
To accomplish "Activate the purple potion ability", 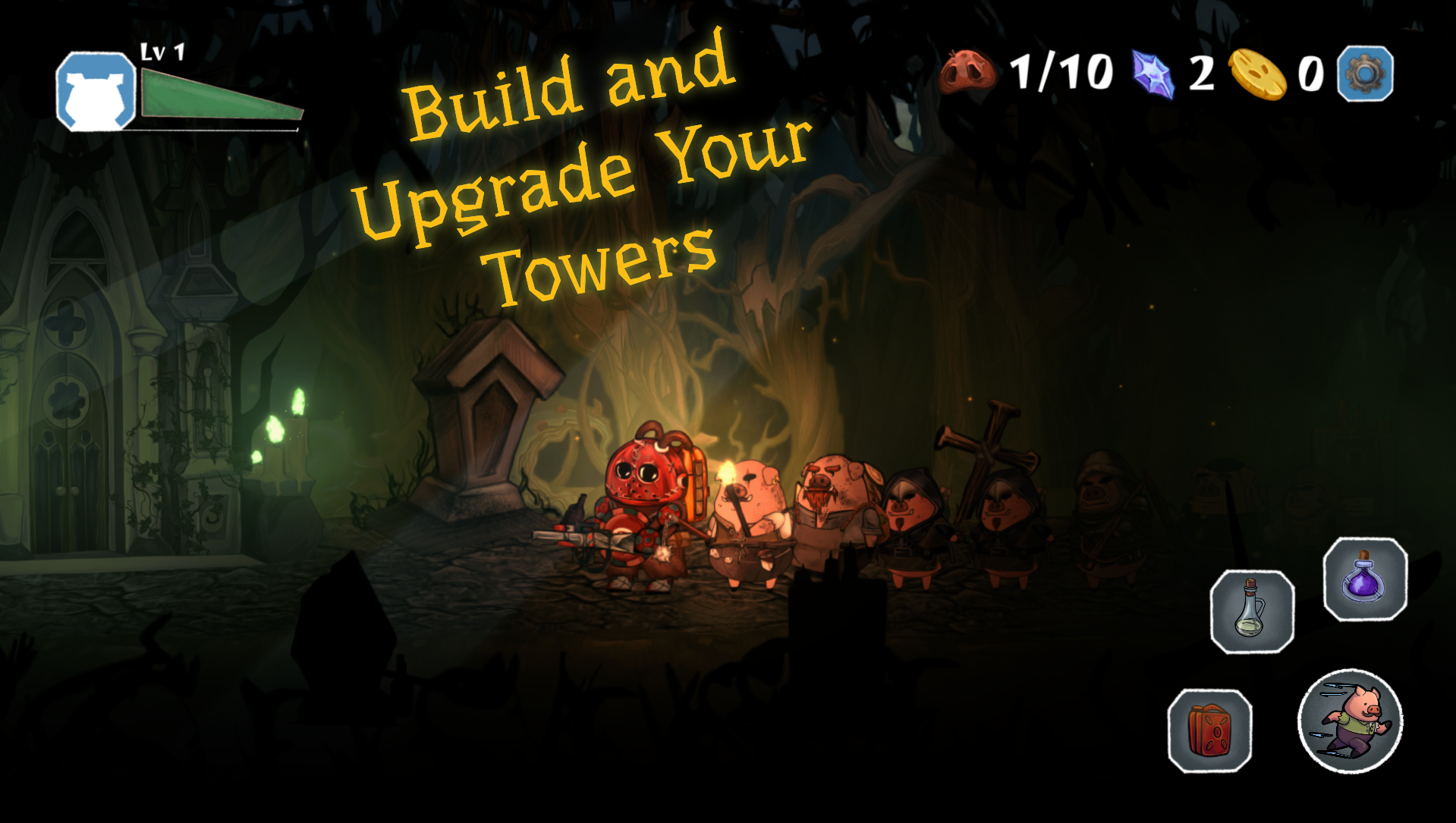I will pos(1366,580).
